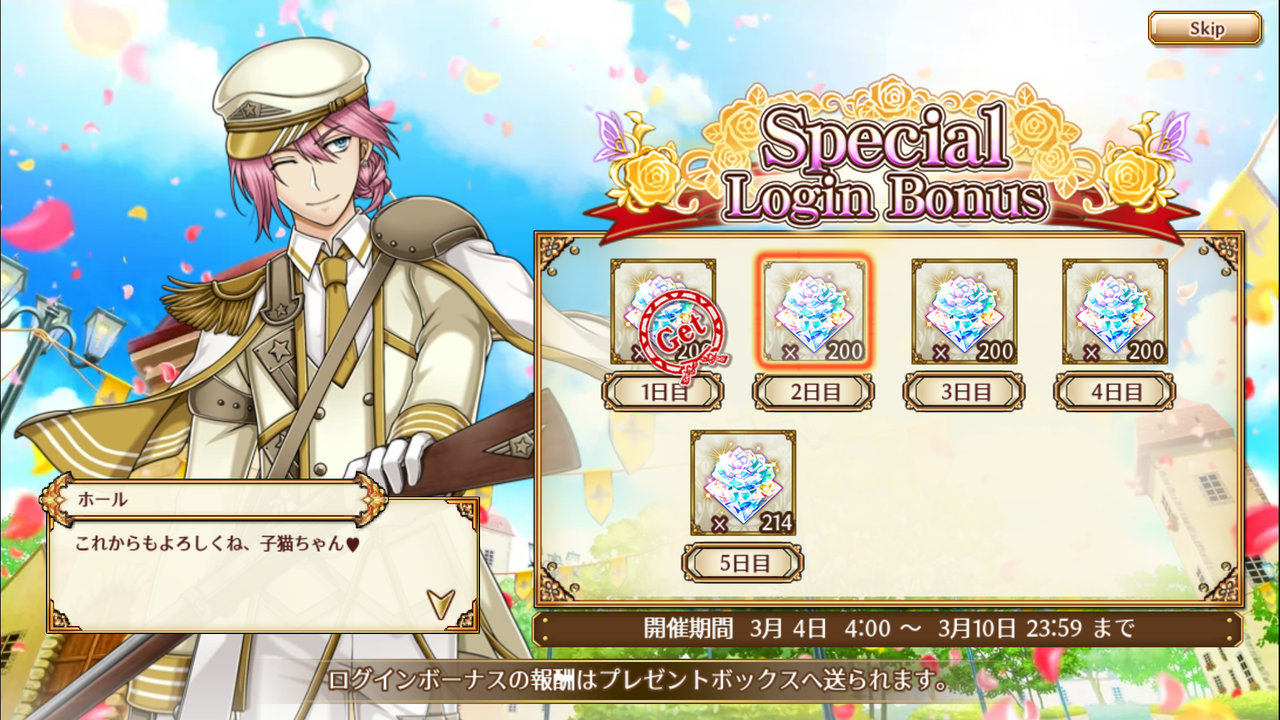Select the highlighted day 2 reward

pos(814,311)
